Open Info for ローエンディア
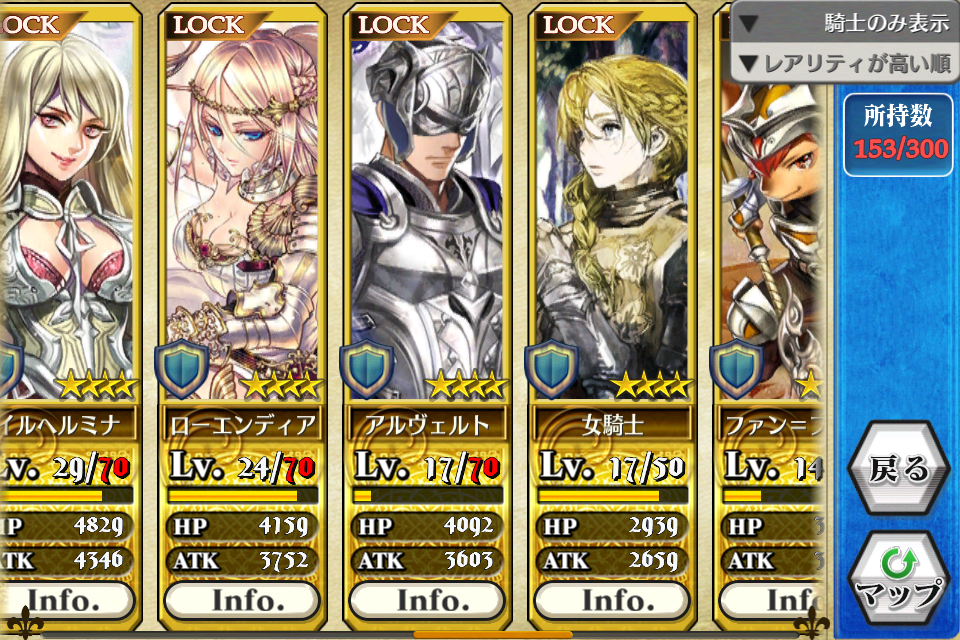This screenshot has height=640, width=960. [x=241, y=599]
